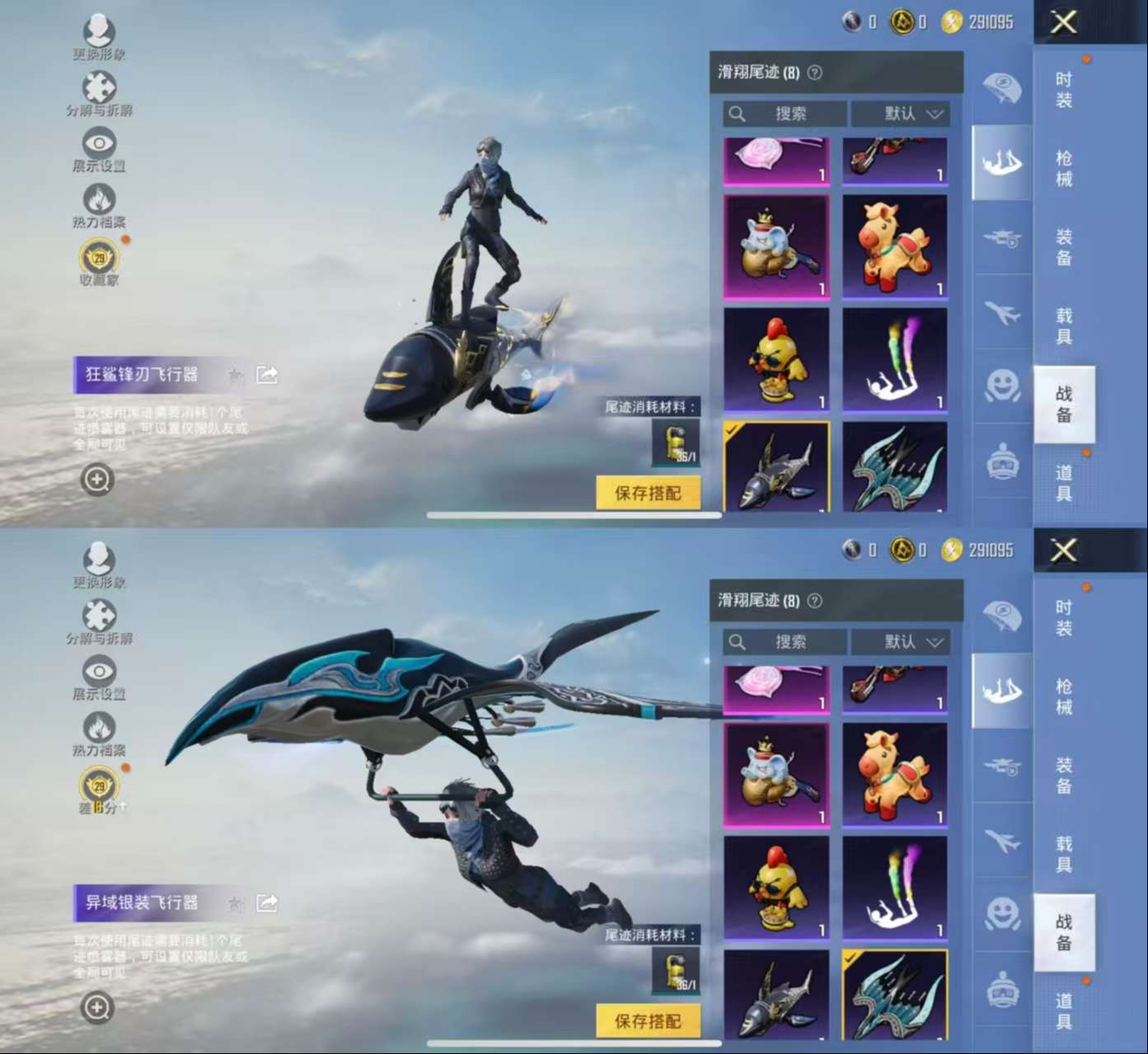Open 展示设置 eye icon in the upper screenshot

pos(99,147)
